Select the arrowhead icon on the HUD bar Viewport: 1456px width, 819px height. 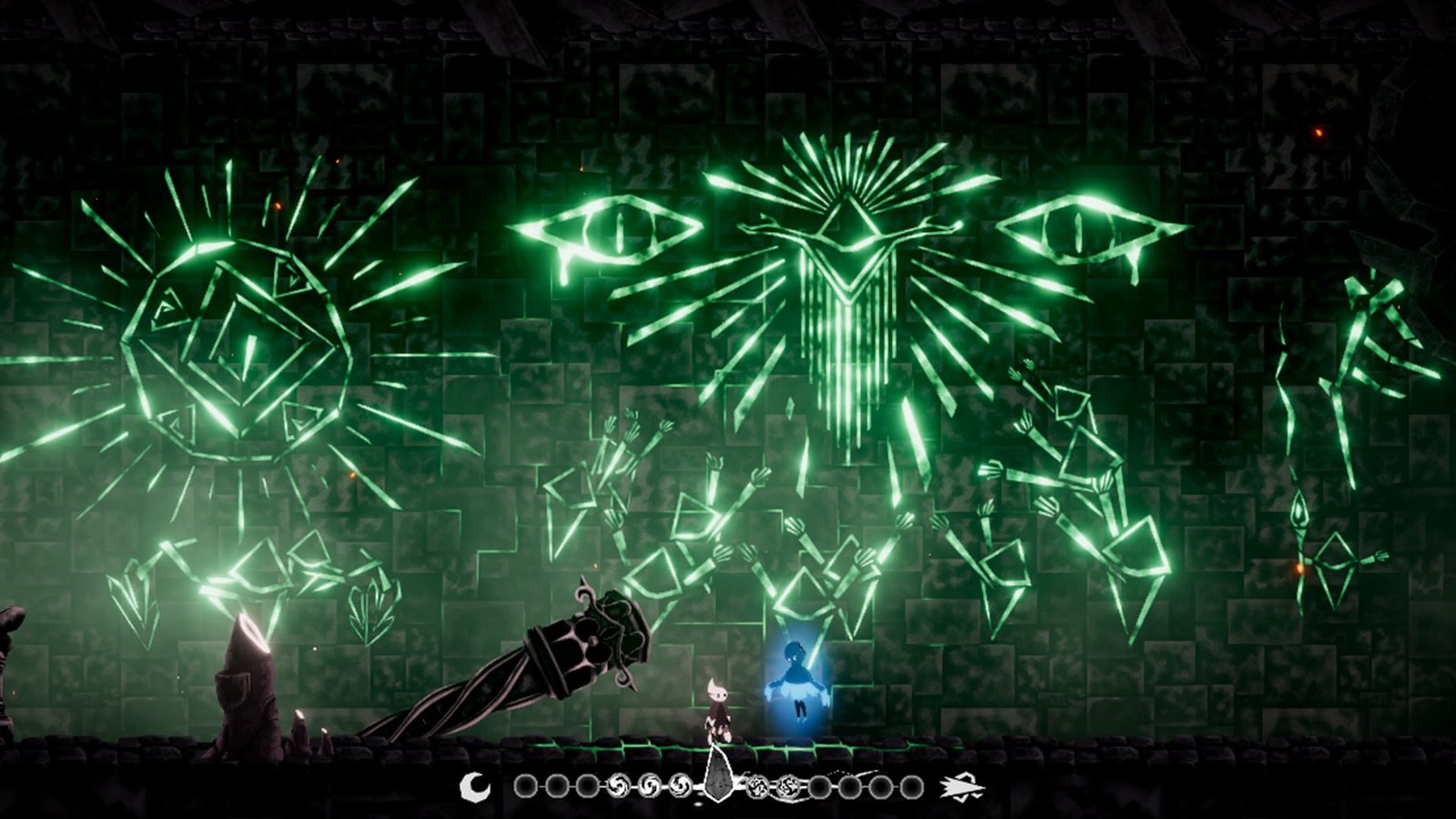click(964, 785)
